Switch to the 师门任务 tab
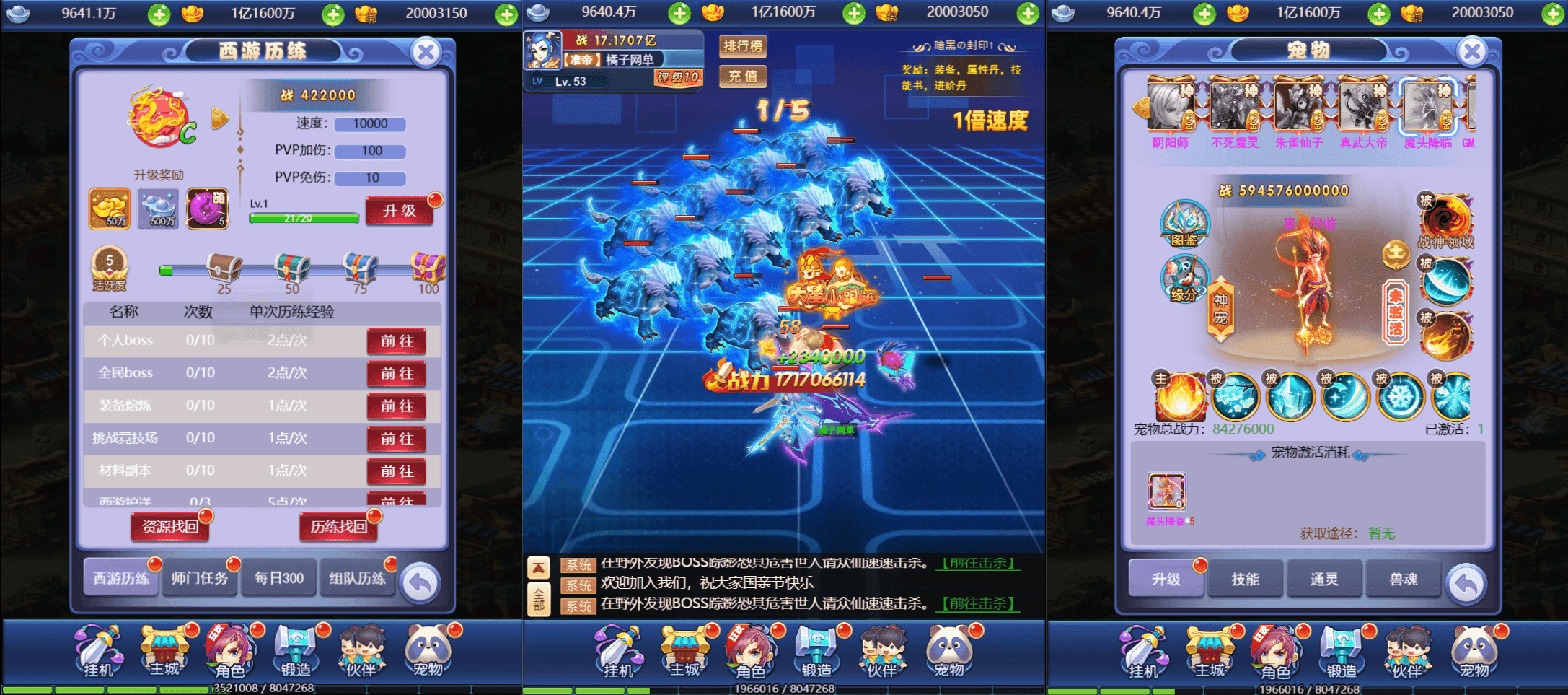Viewport: 1568px width, 695px height. pos(200,577)
